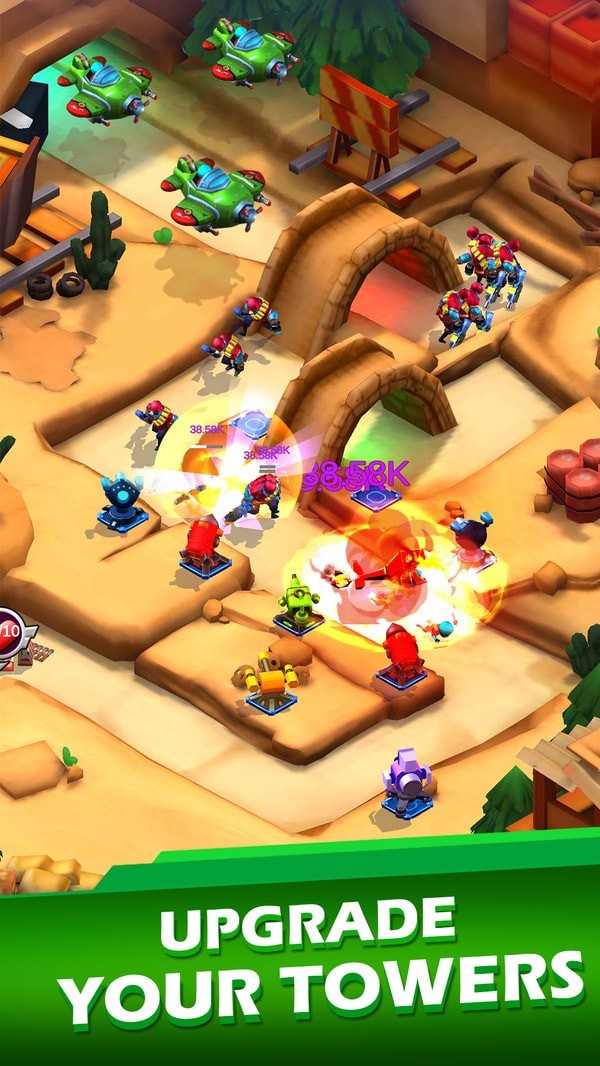The image size is (600, 1066).
Task: Pick the black bomb tower
Action: coord(471,539)
